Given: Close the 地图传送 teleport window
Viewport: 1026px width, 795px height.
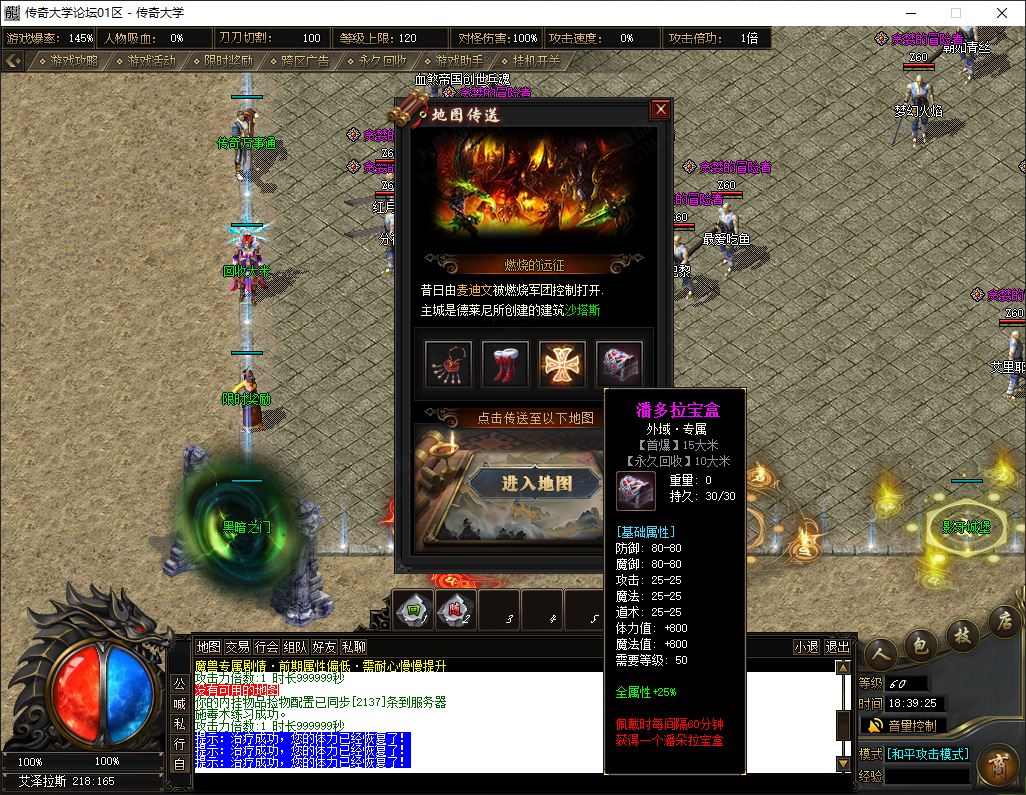Looking at the screenshot, I should 660,109.
